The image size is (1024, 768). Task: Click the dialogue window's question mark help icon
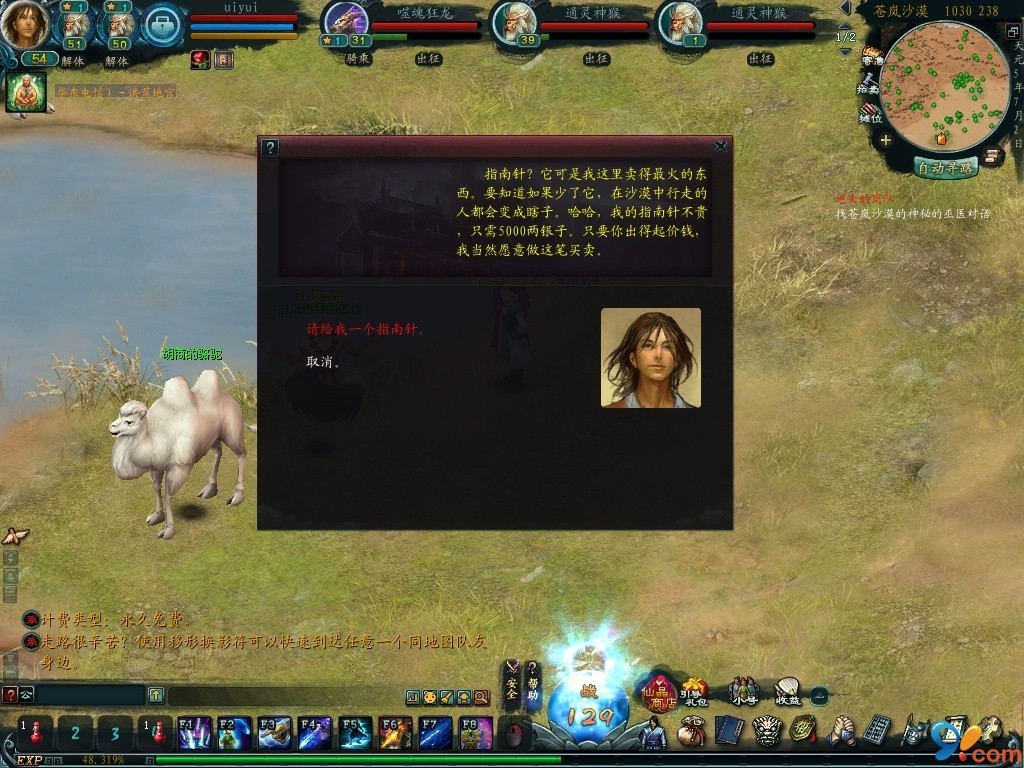[x=269, y=148]
